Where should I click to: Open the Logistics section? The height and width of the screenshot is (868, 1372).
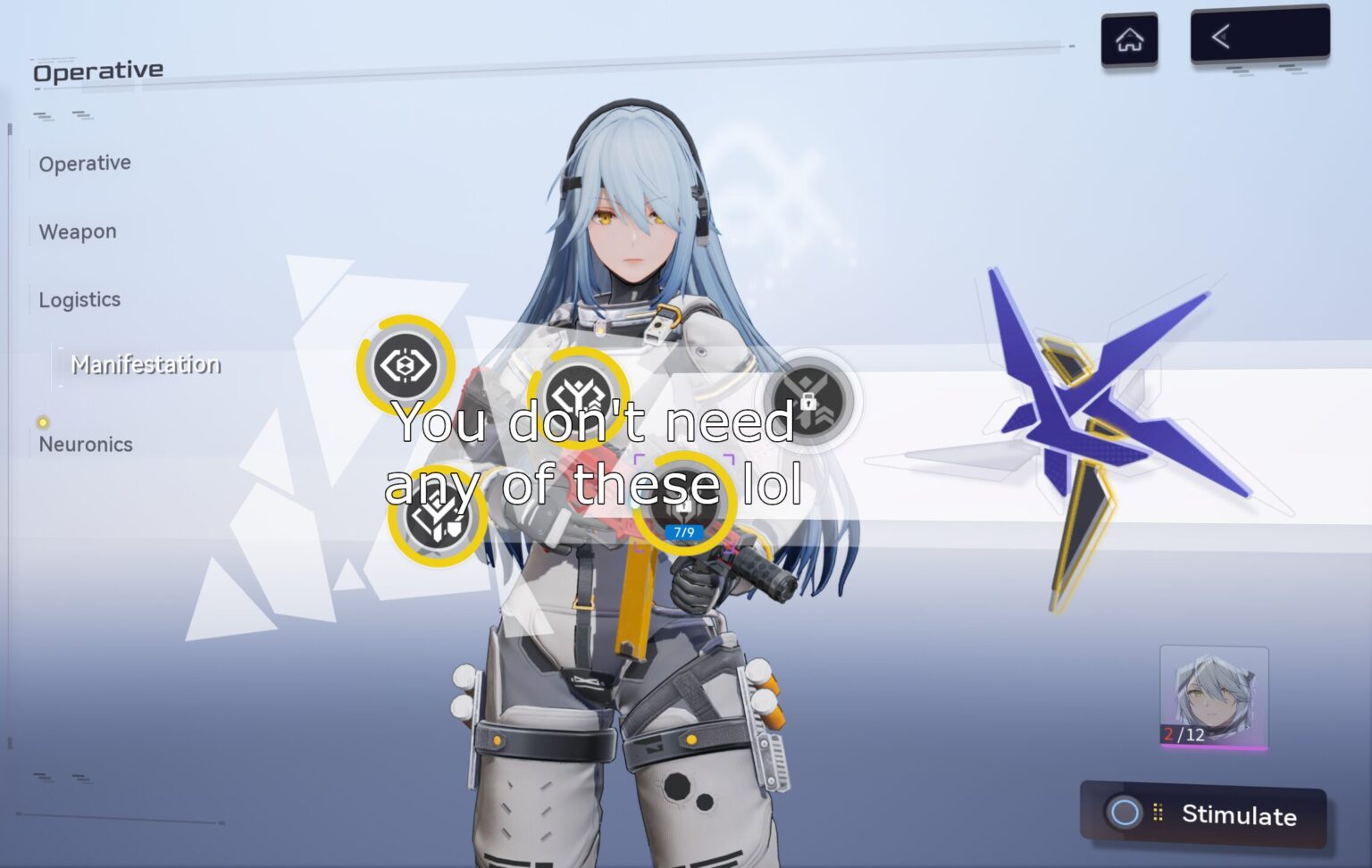pos(79,299)
